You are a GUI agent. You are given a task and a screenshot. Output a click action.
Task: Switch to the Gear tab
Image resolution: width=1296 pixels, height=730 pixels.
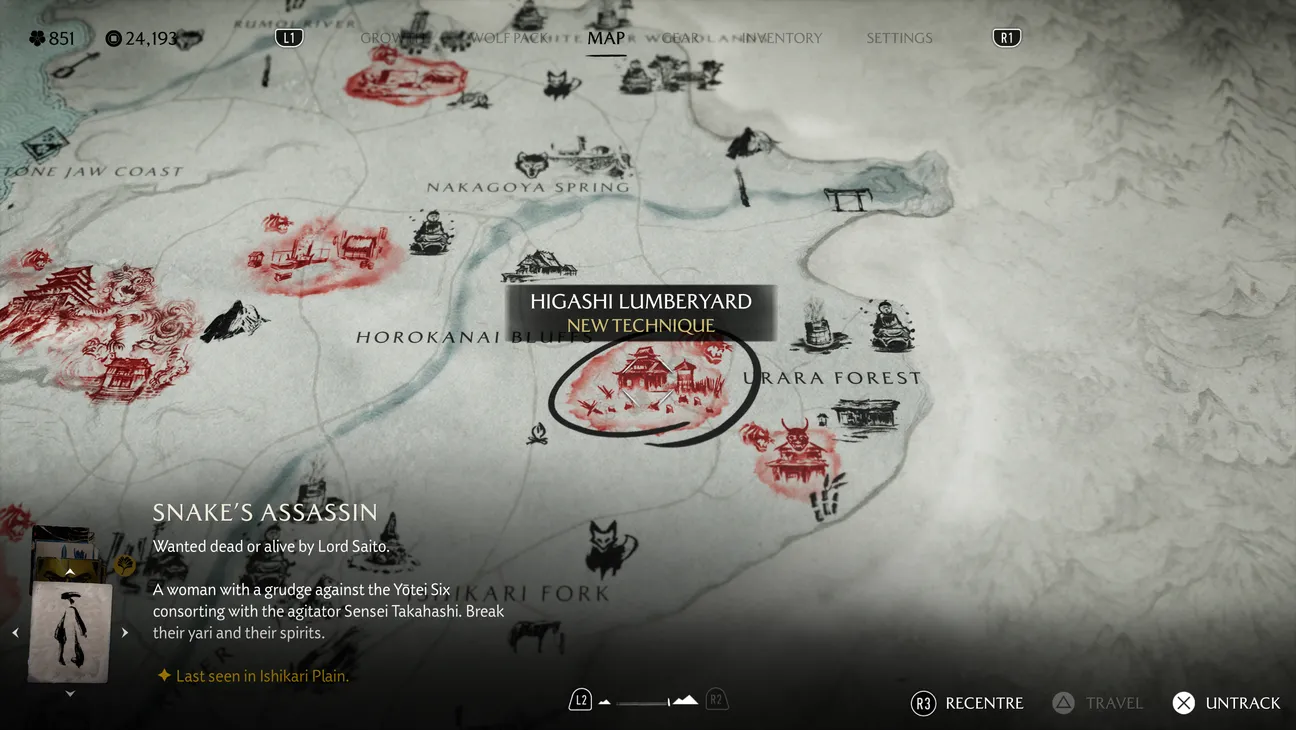(680, 38)
